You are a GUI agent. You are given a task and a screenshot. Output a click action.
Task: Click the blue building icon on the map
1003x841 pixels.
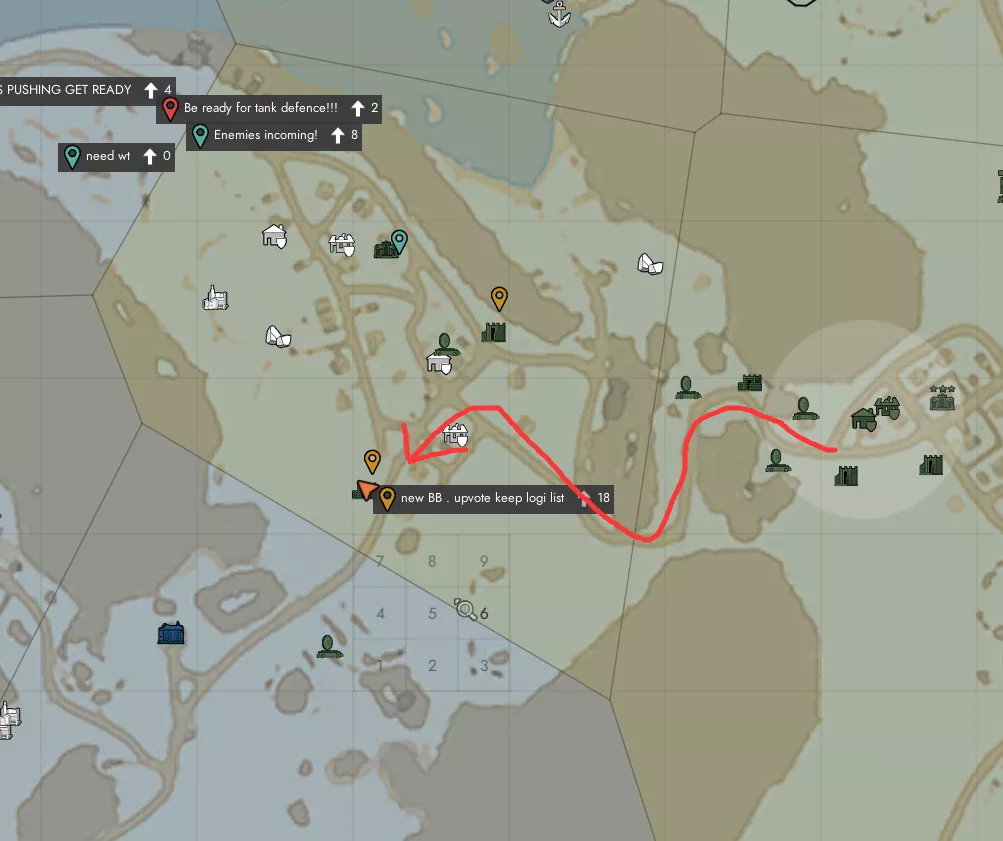[172, 634]
